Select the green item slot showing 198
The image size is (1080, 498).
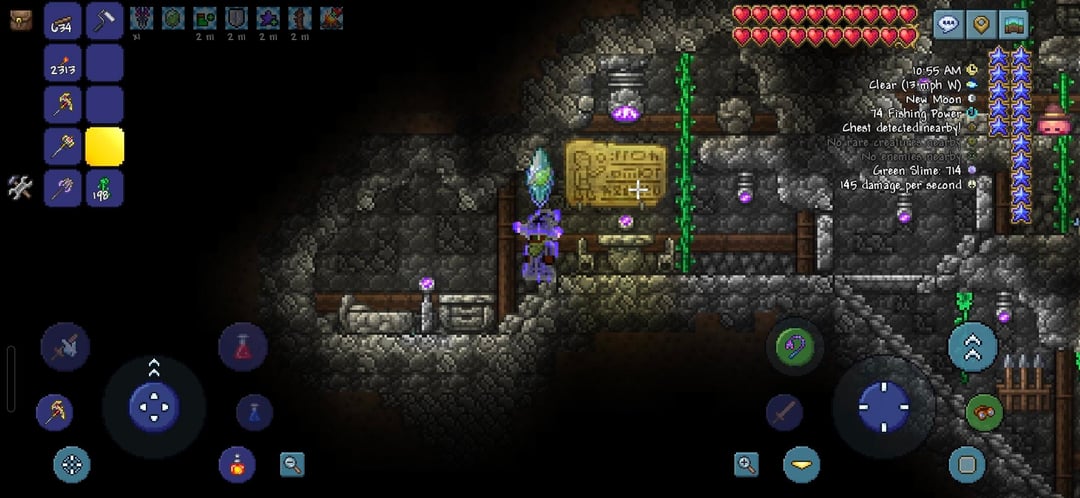104,188
